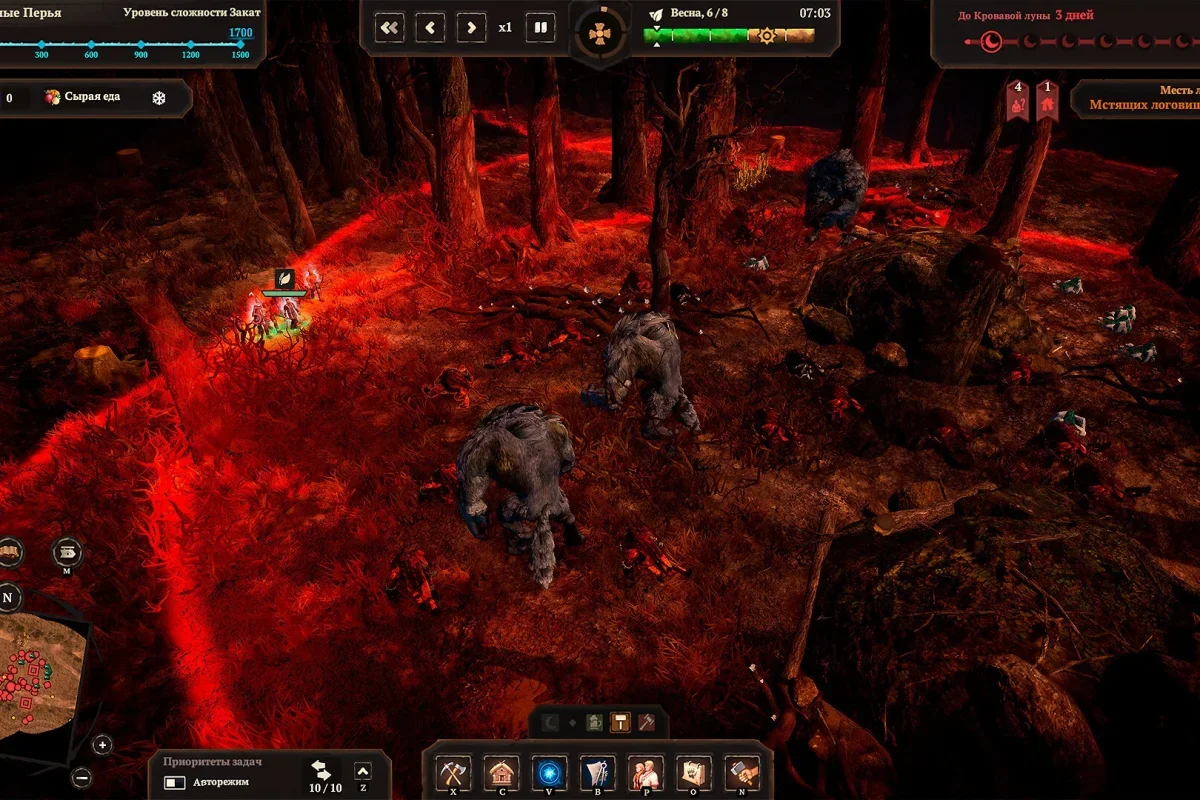The height and width of the screenshot is (800, 1200).
Task: Show the villagers population panel
Action: click(646, 772)
